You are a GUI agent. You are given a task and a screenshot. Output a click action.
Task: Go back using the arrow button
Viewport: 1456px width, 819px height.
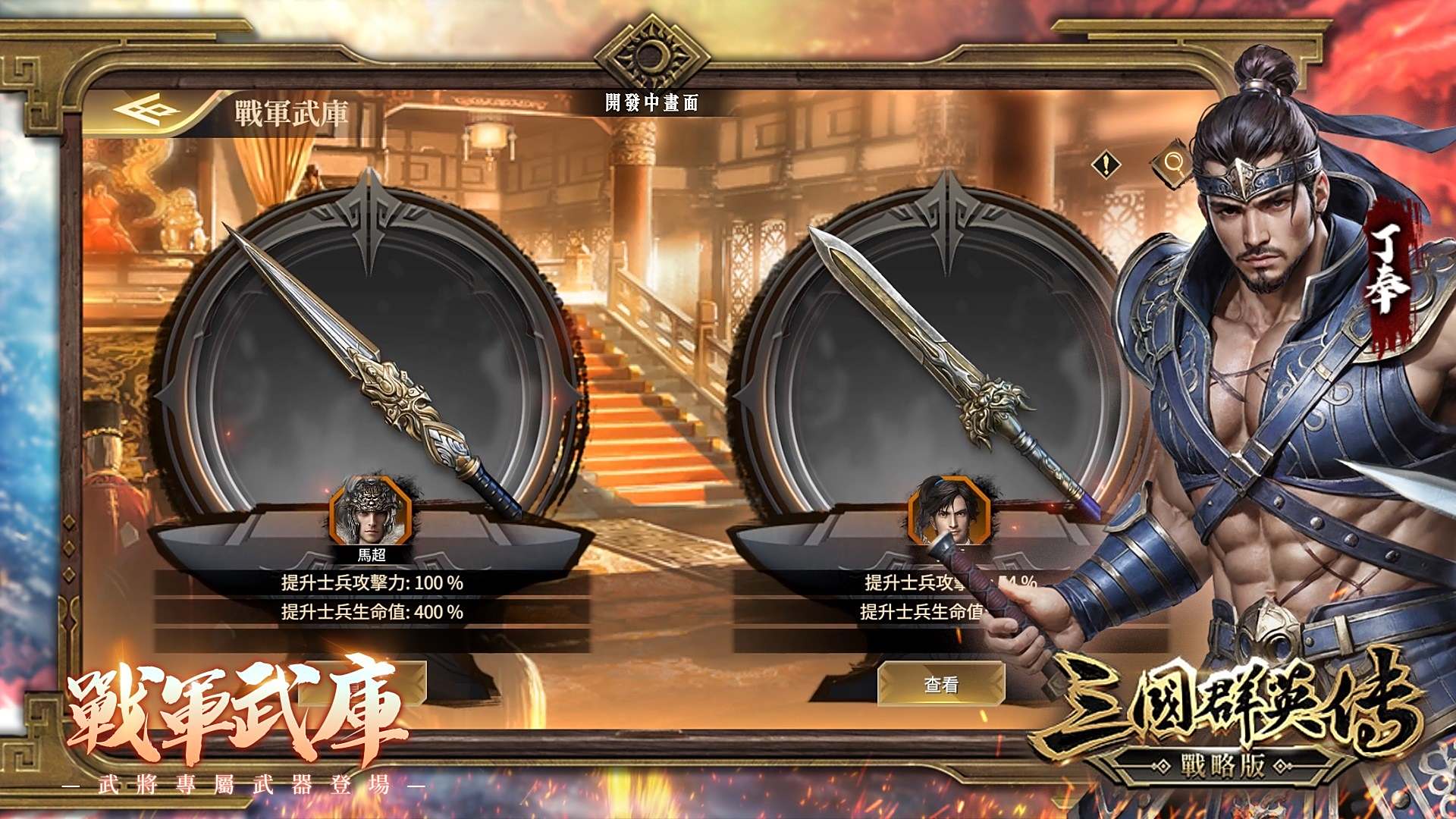[x=146, y=112]
